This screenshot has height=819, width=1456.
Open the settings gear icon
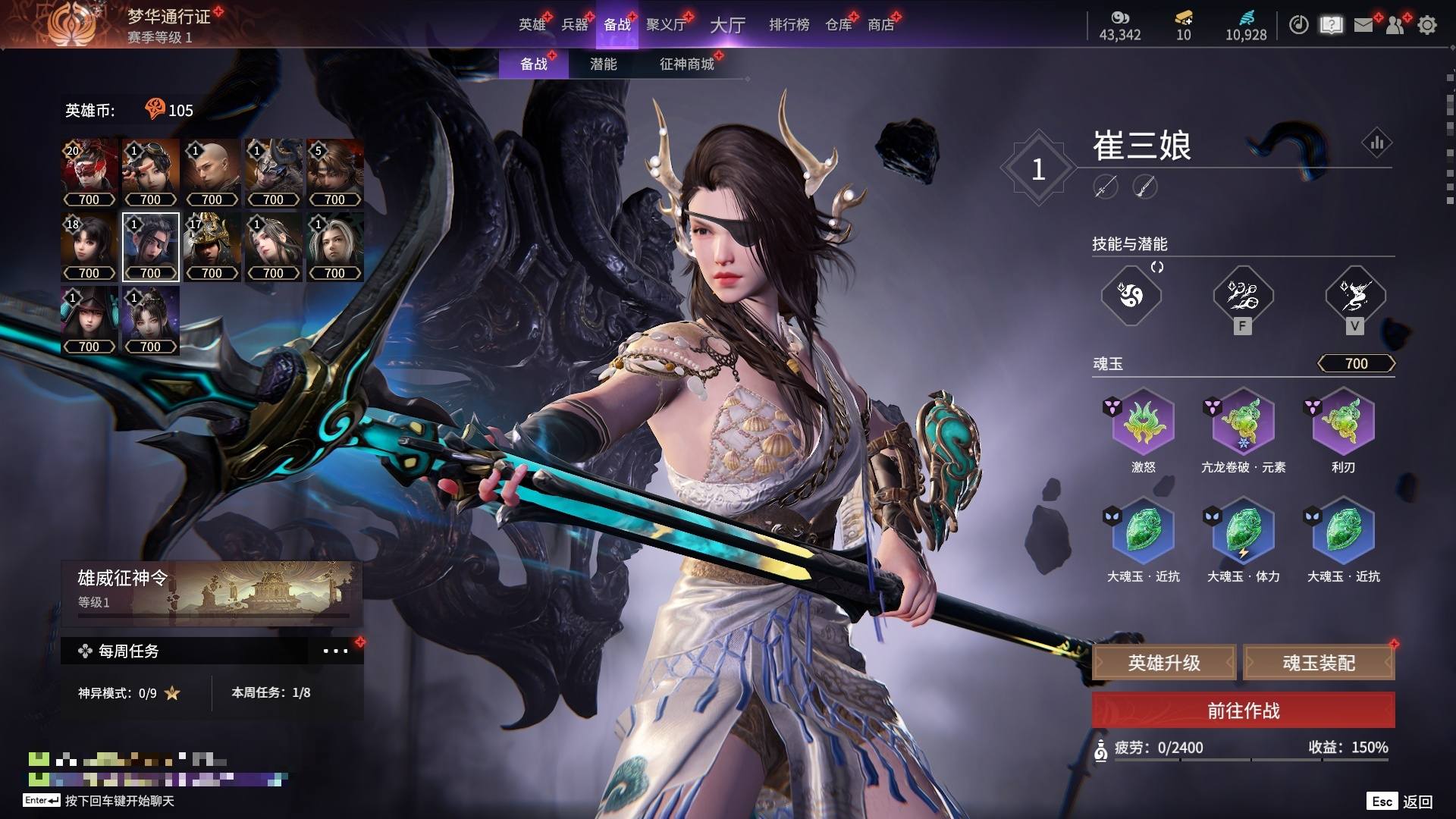click(x=1427, y=25)
